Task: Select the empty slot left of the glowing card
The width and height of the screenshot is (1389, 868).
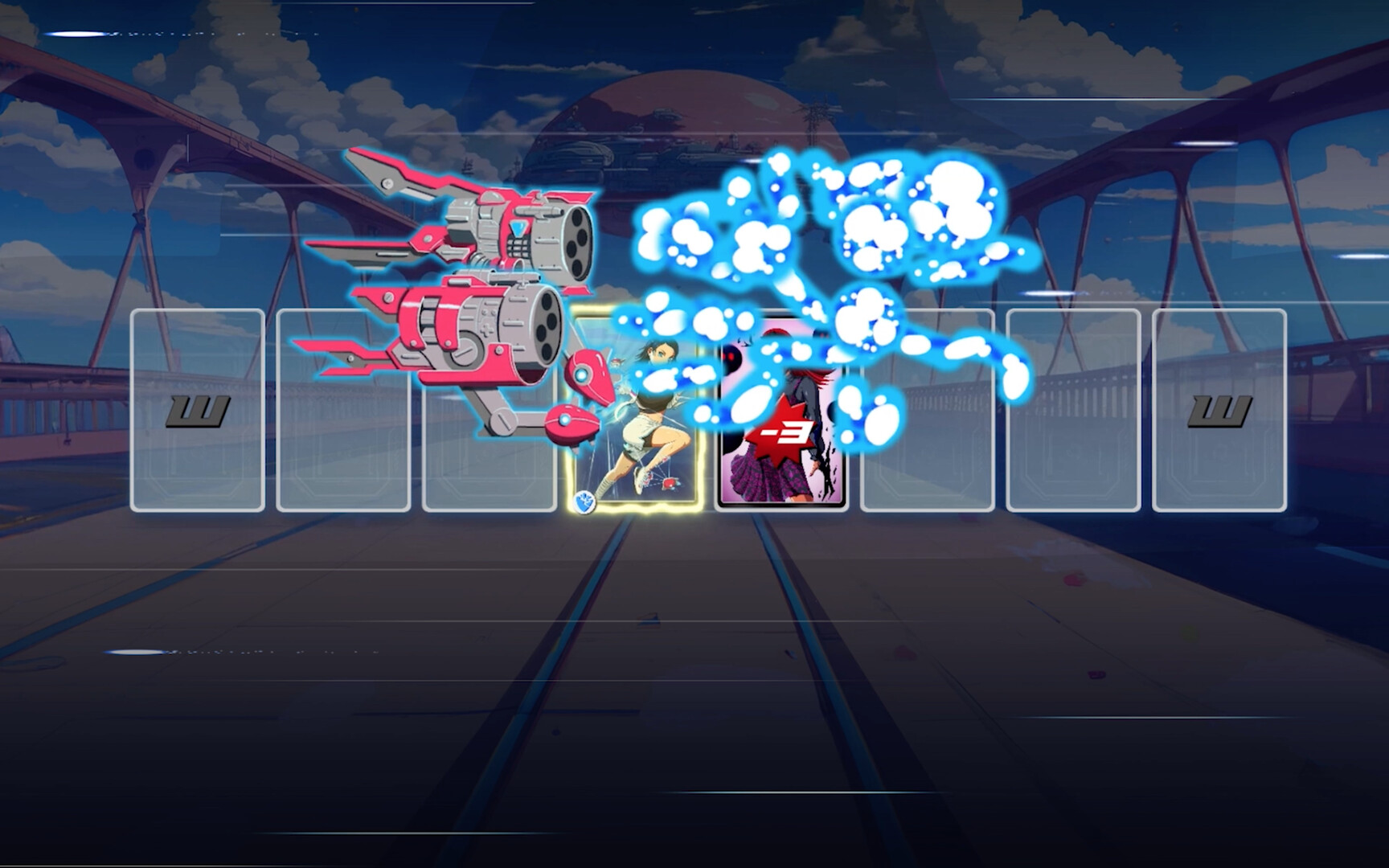Action: 490,410
